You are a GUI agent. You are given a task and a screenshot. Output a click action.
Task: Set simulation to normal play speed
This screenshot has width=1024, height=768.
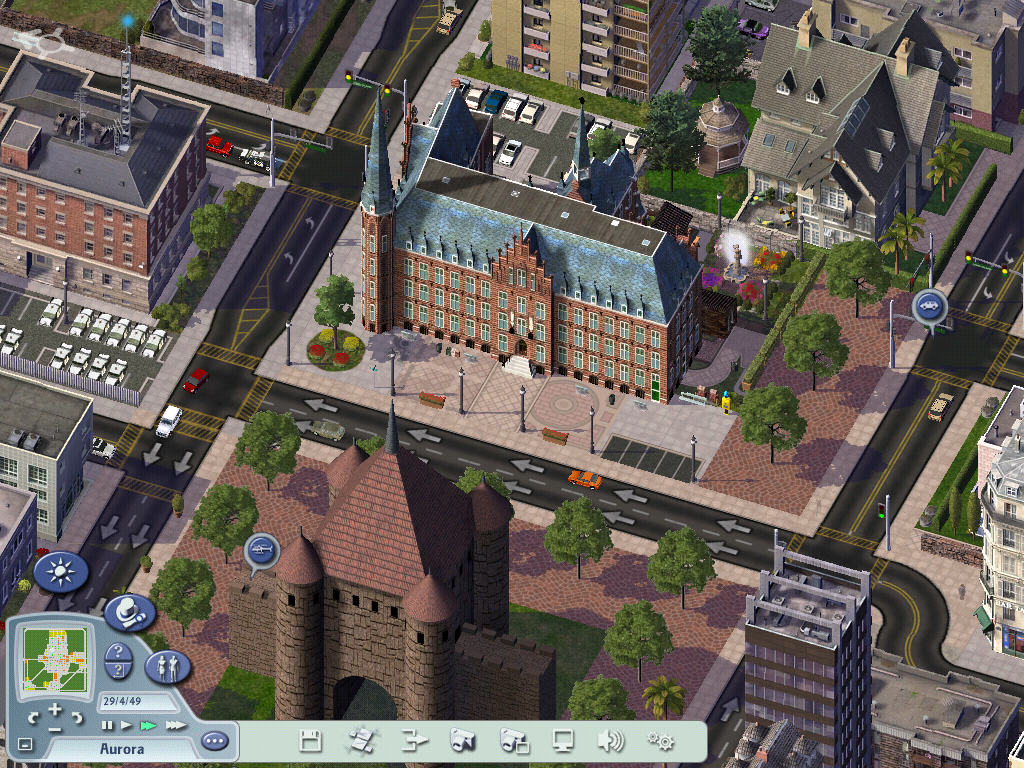click(x=126, y=724)
